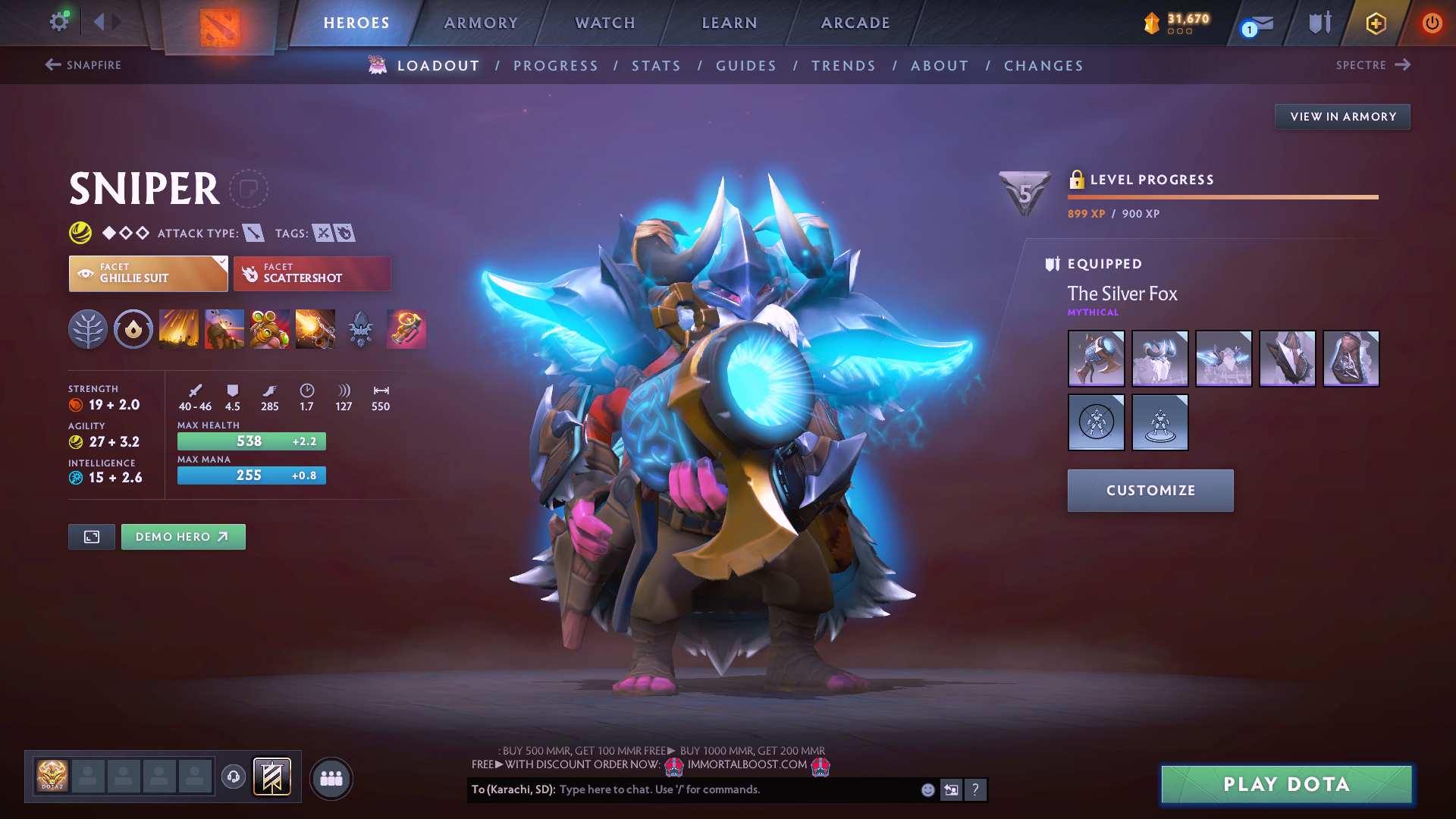Start matchmaking with Play Dota
1456x819 pixels.
pyautogui.click(x=1286, y=784)
